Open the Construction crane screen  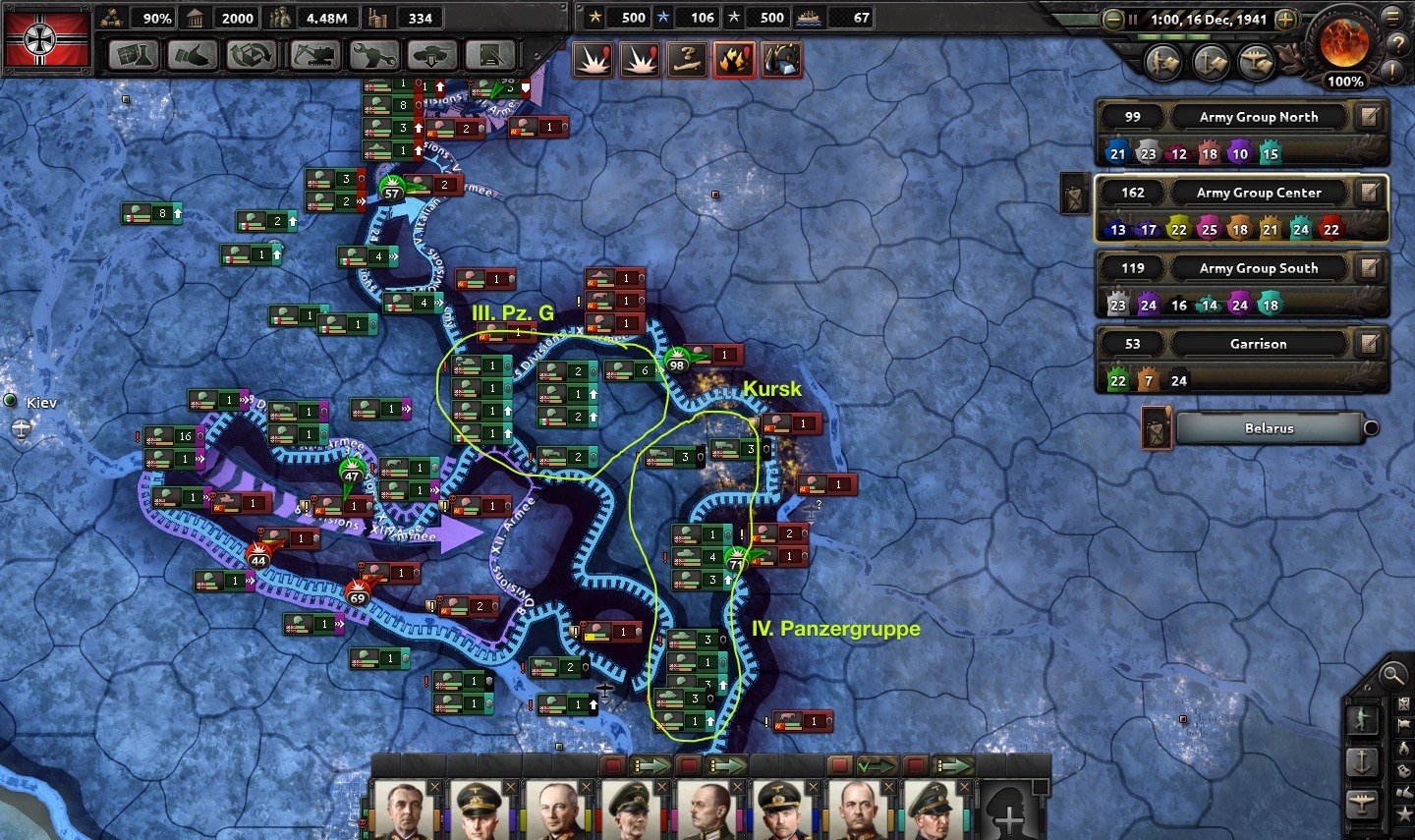point(313,55)
